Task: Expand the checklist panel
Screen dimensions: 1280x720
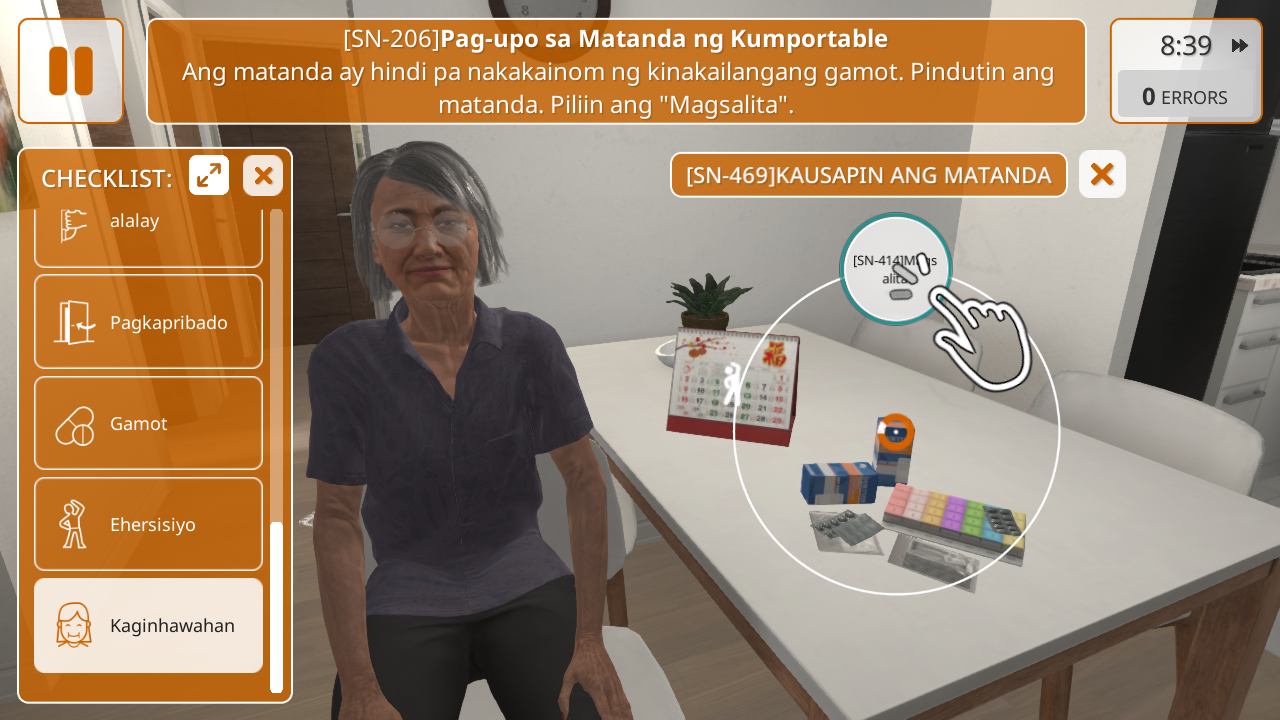Action: (x=209, y=176)
